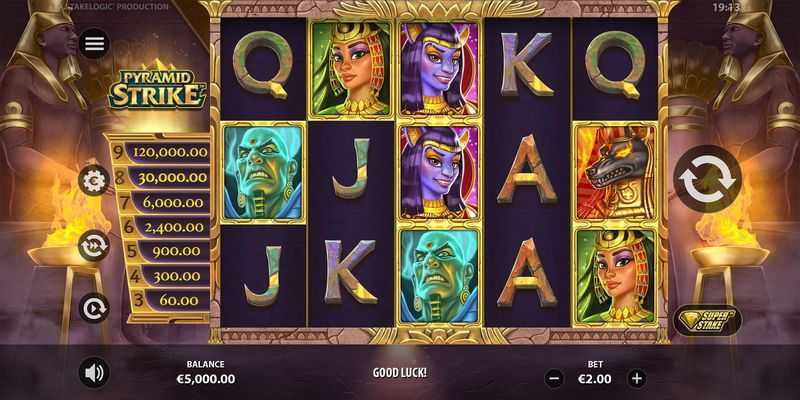Viewport: 800px width, 400px height.
Task: Open the hamburger menu
Action: [x=94, y=43]
